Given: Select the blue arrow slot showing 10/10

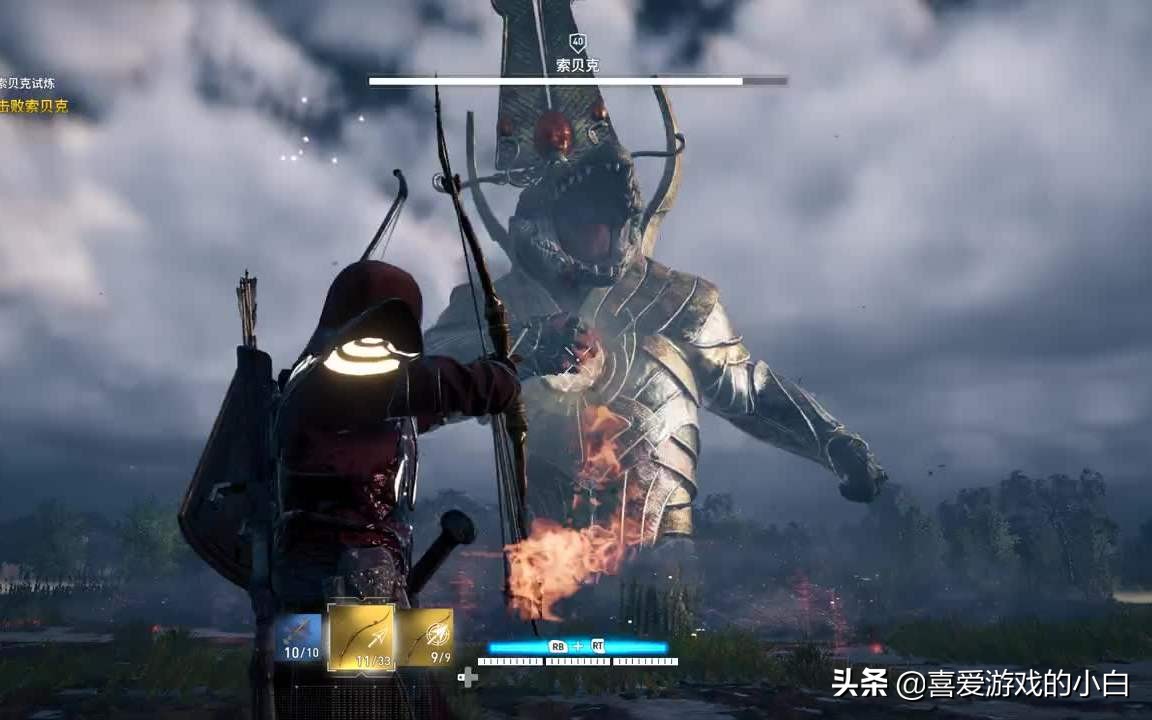Looking at the screenshot, I should [298, 638].
